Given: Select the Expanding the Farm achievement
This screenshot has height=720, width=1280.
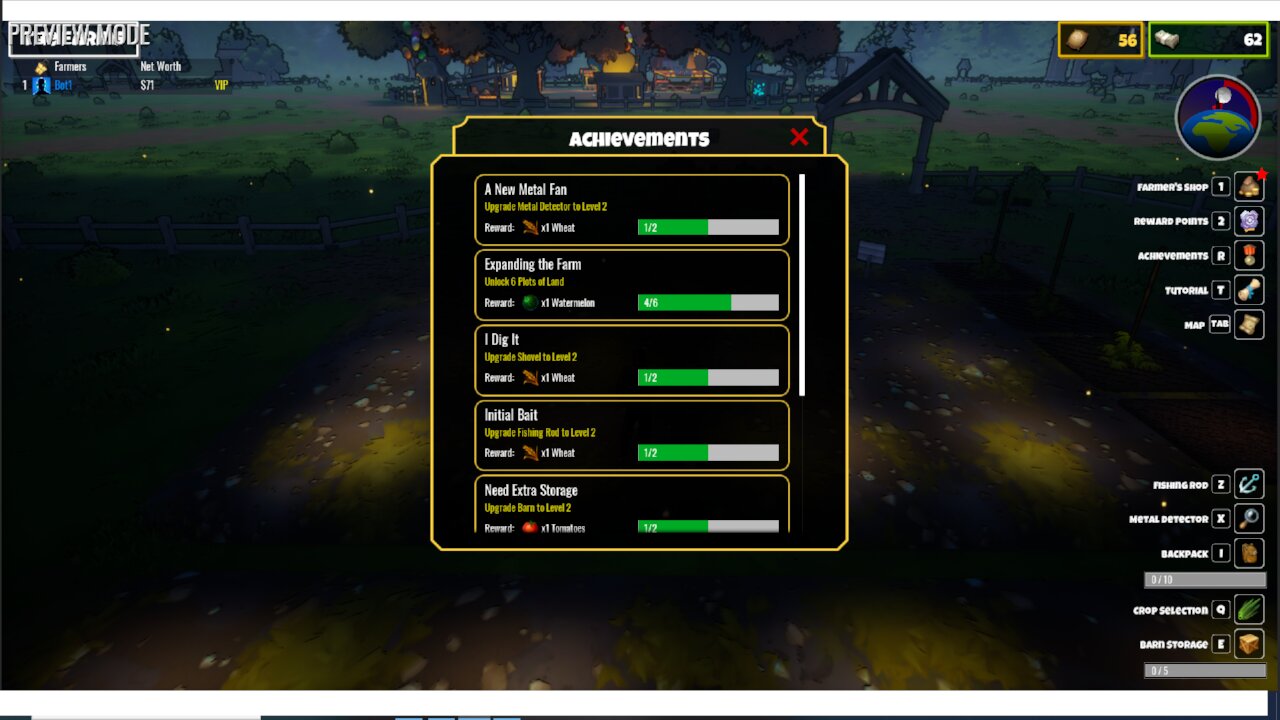Looking at the screenshot, I should tap(631, 284).
